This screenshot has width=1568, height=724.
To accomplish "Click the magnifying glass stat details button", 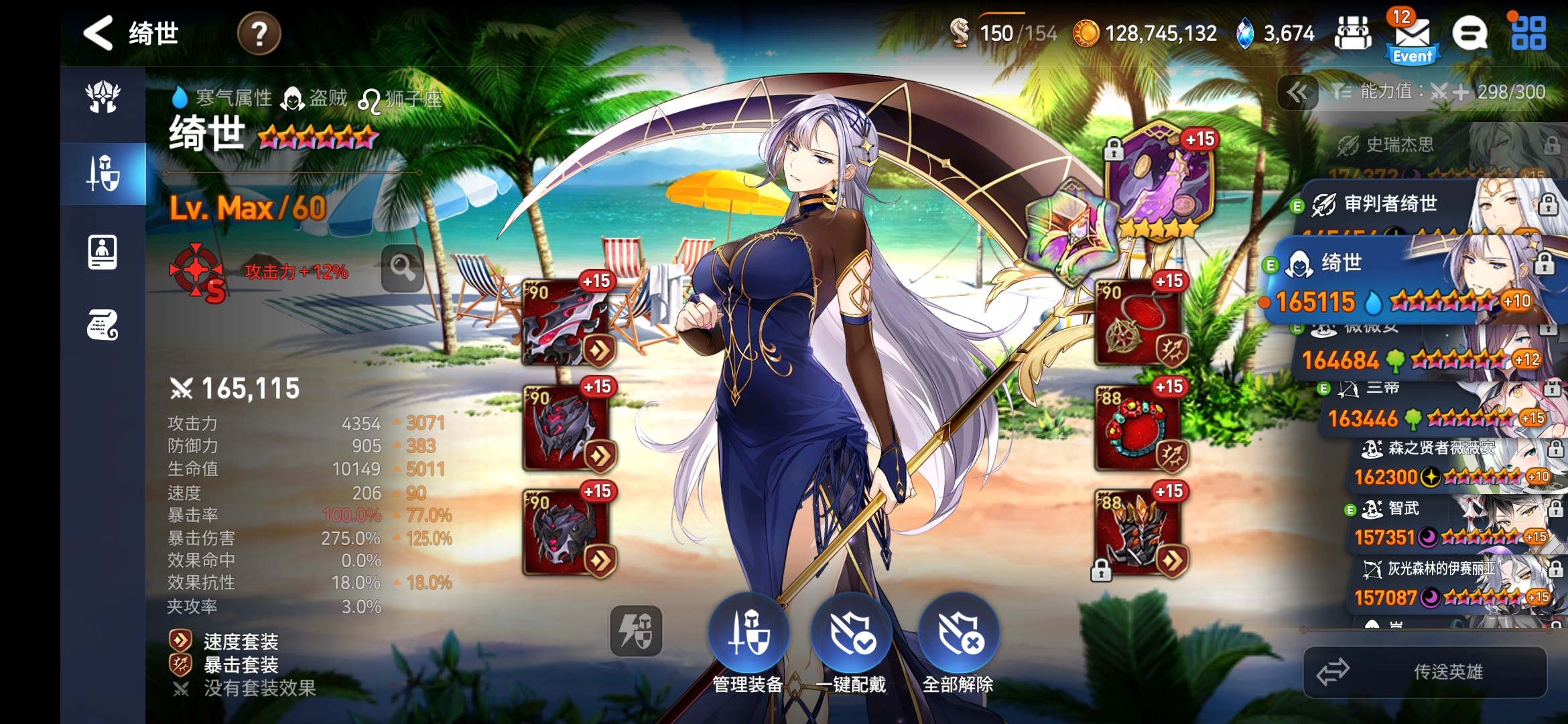I will [402, 268].
